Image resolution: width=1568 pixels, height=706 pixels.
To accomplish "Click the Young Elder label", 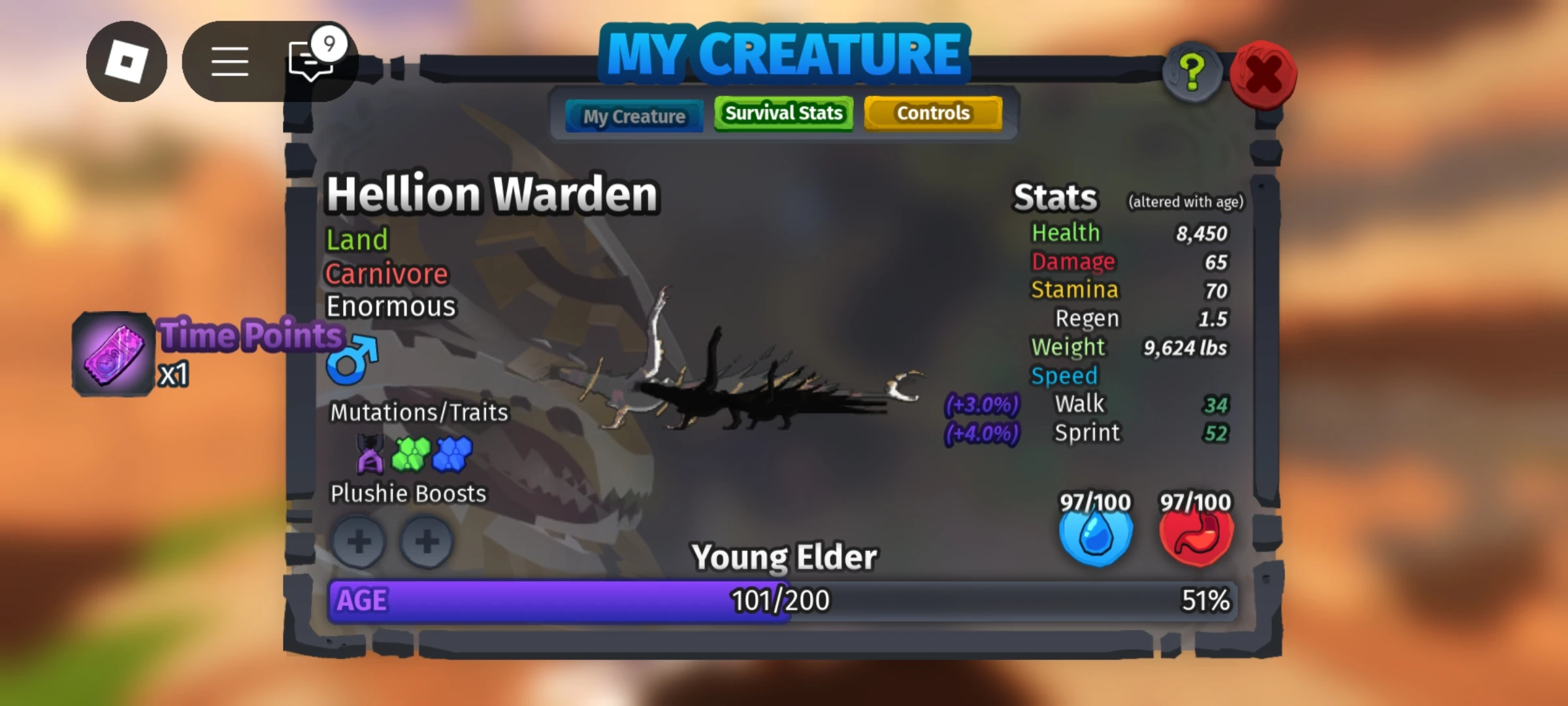I will pyautogui.click(x=784, y=557).
